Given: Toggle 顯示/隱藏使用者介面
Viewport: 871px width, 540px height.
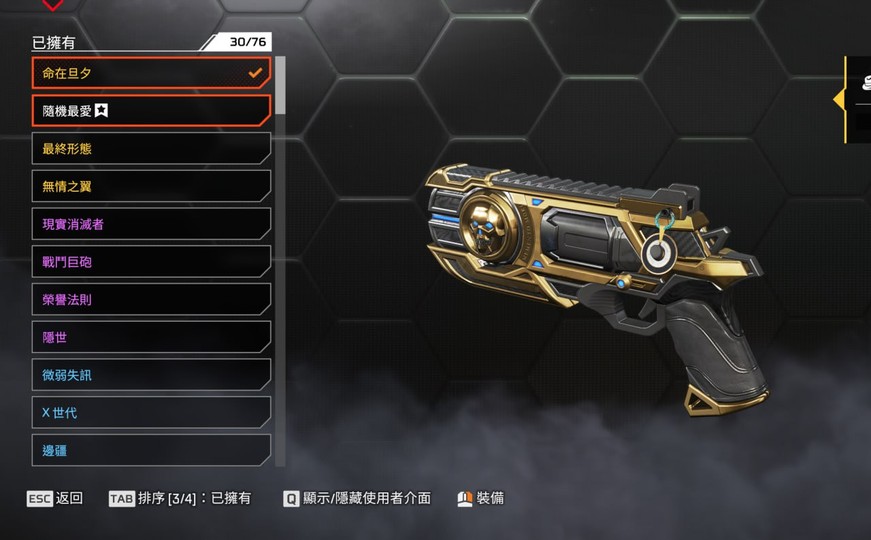Looking at the screenshot, I should (x=357, y=498).
